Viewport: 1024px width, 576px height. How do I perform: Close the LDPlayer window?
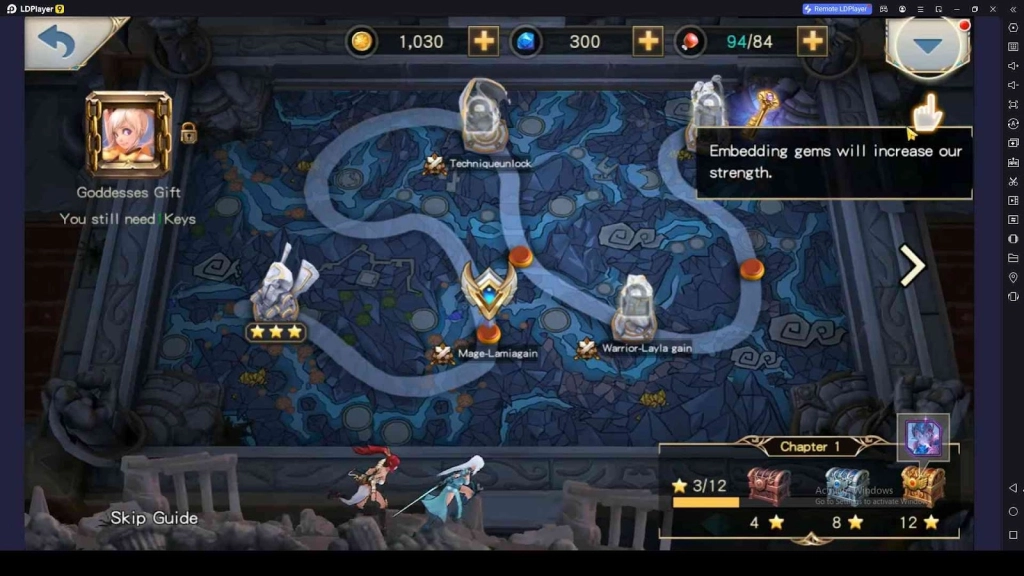(992, 9)
